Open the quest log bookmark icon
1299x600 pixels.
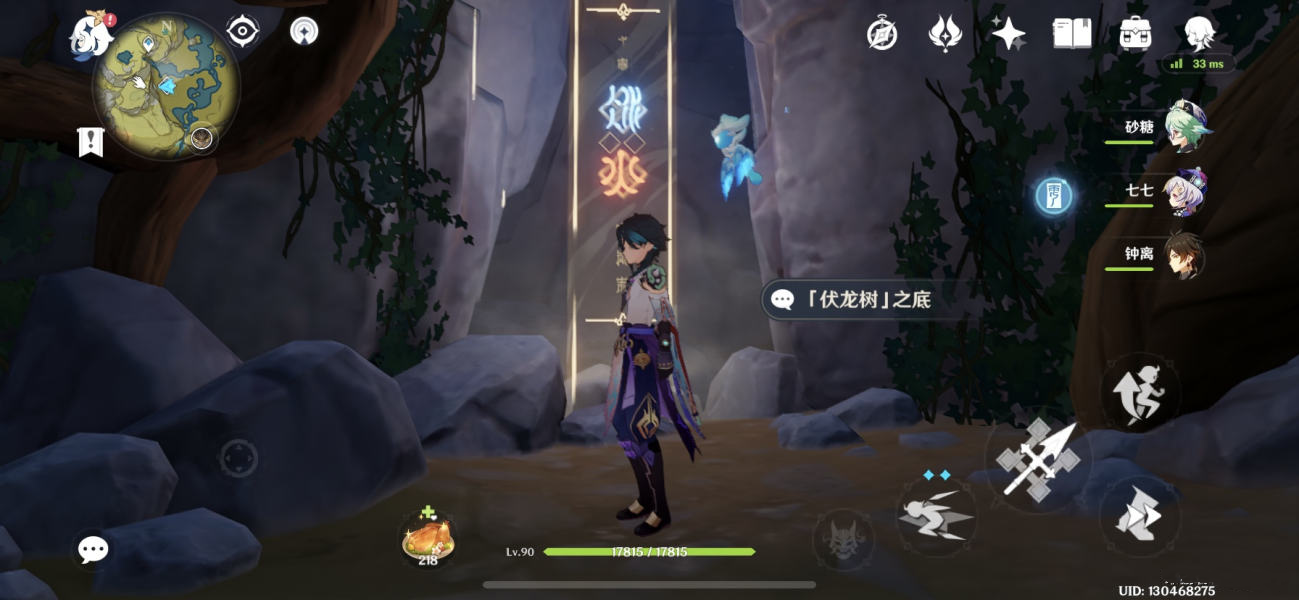pos(91,143)
